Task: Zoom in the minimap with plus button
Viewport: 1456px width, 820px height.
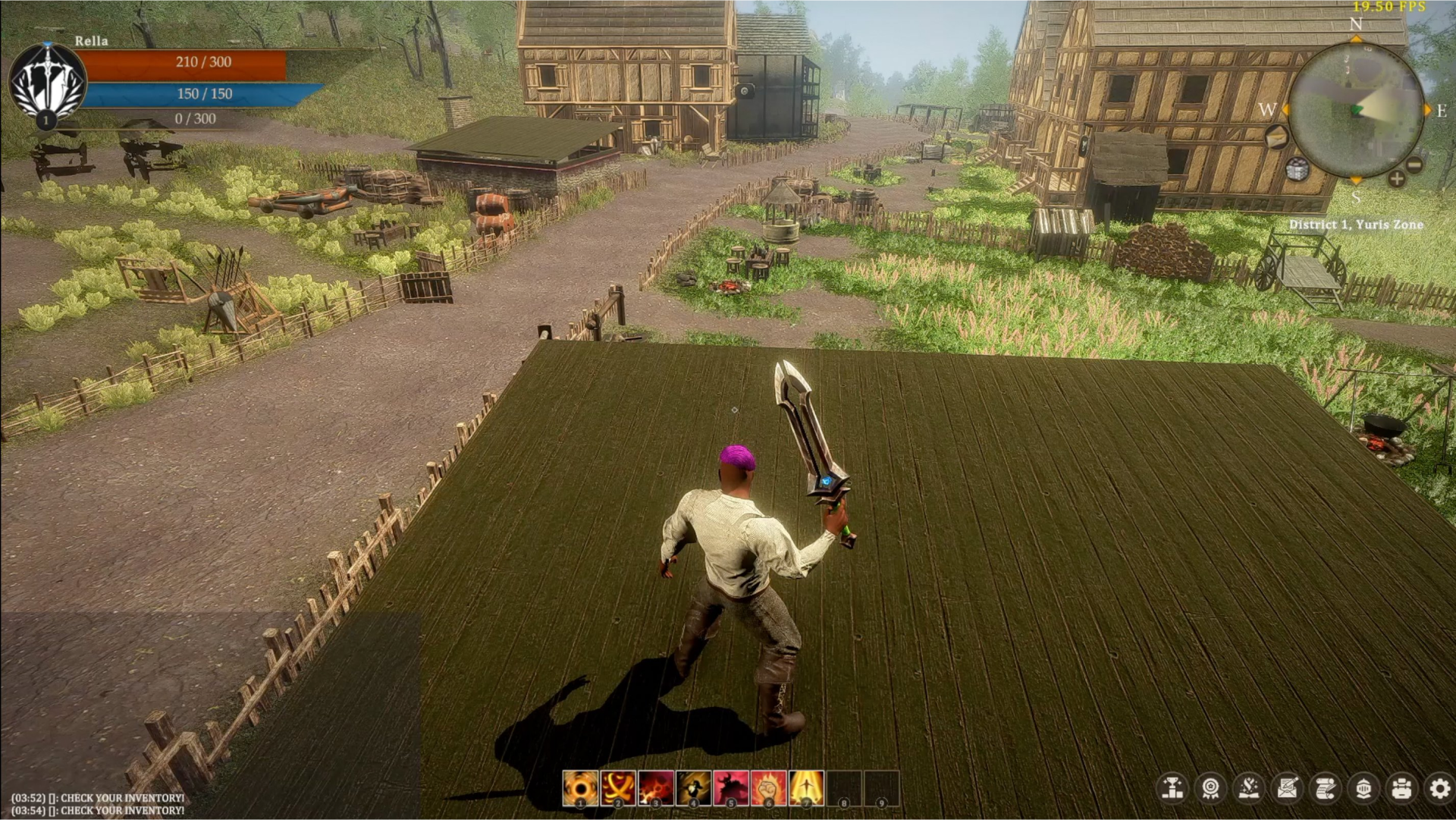Action: [1396, 179]
